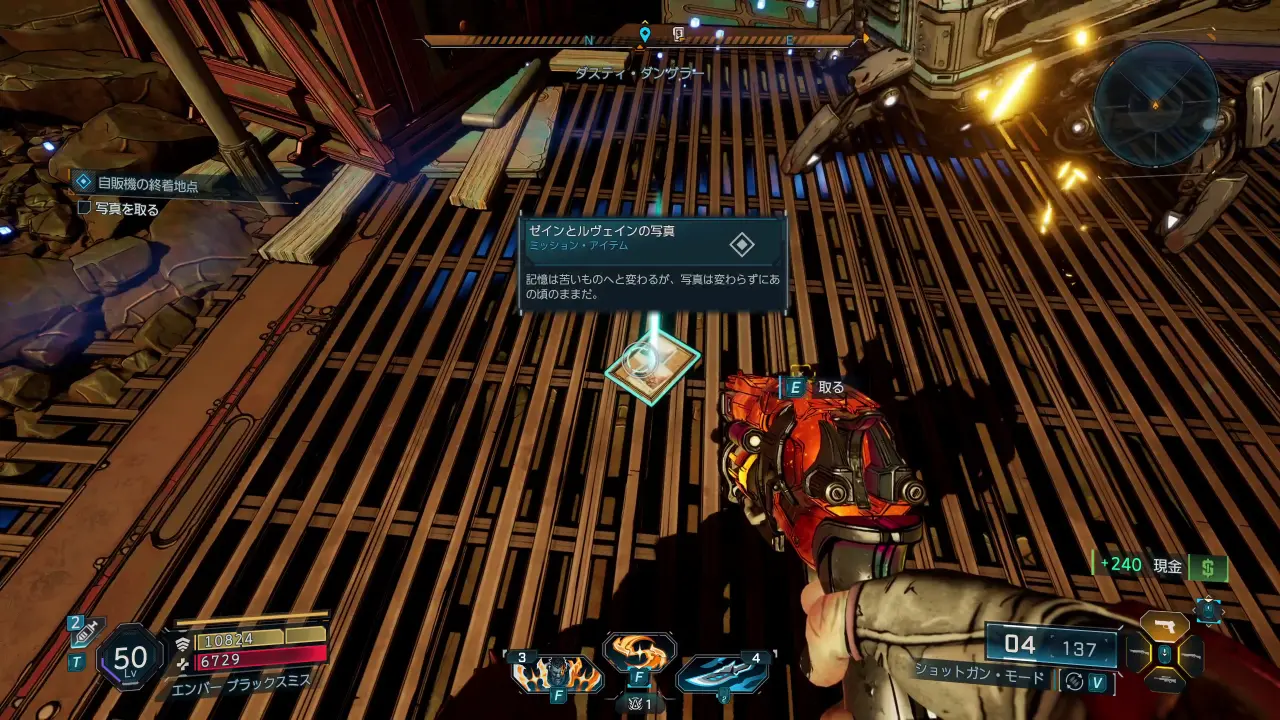1280x720 pixels.
Task: Click the 写真を取る objective checkbox
Action: (x=85, y=209)
